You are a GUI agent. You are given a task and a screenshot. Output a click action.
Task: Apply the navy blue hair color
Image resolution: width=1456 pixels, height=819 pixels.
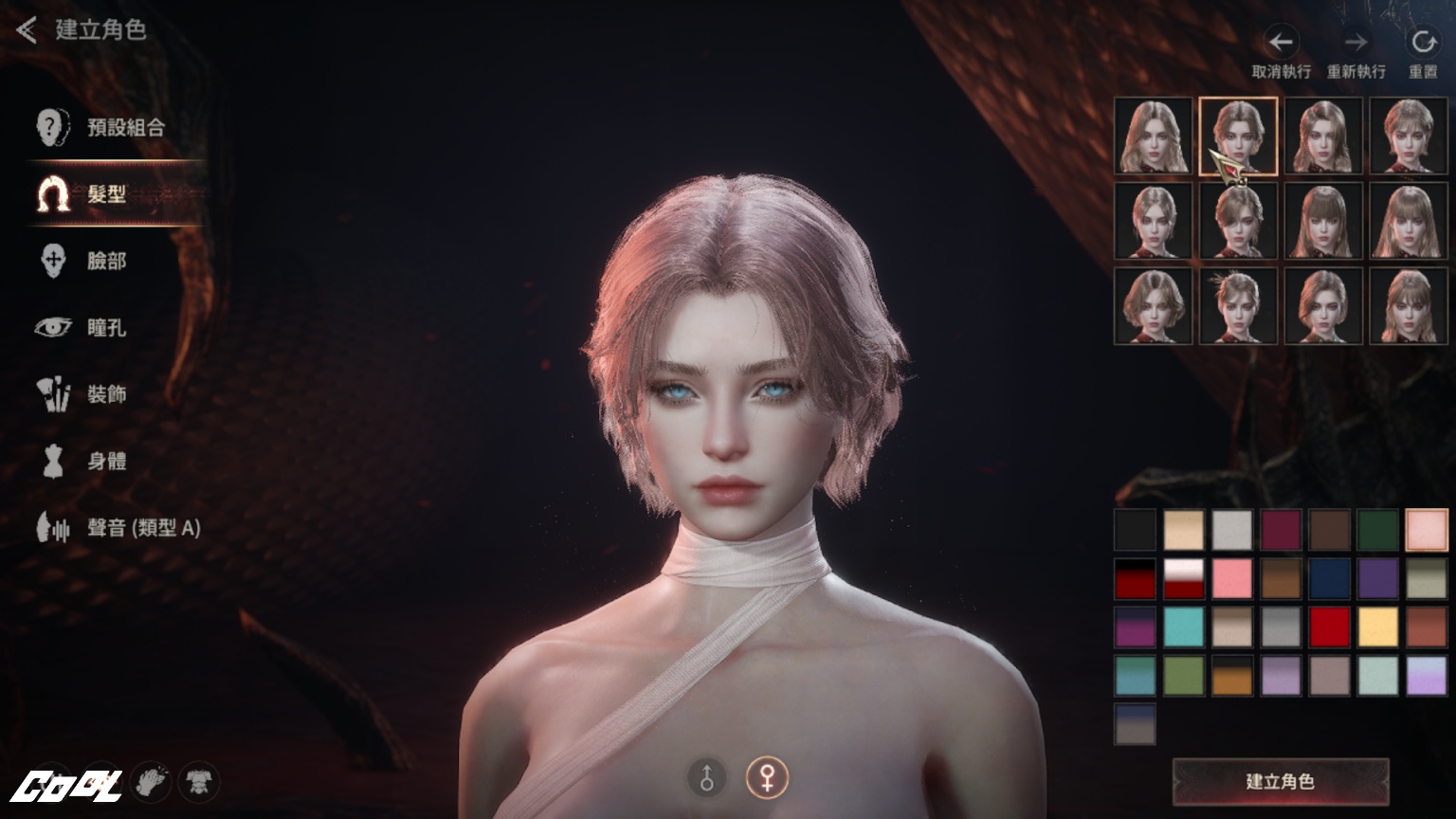pyautogui.click(x=1329, y=578)
